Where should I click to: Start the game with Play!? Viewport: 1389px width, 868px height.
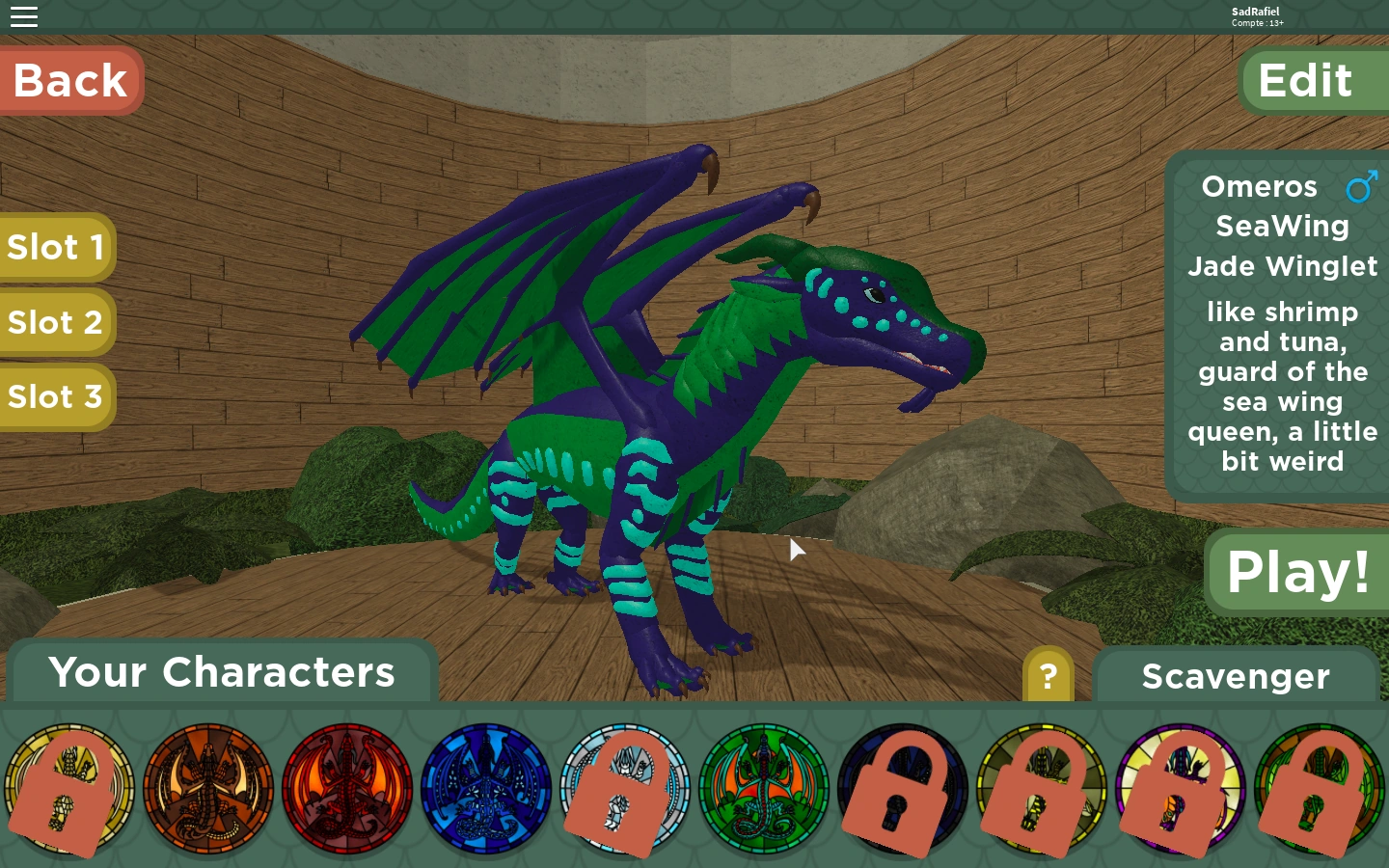point(1297,572)
